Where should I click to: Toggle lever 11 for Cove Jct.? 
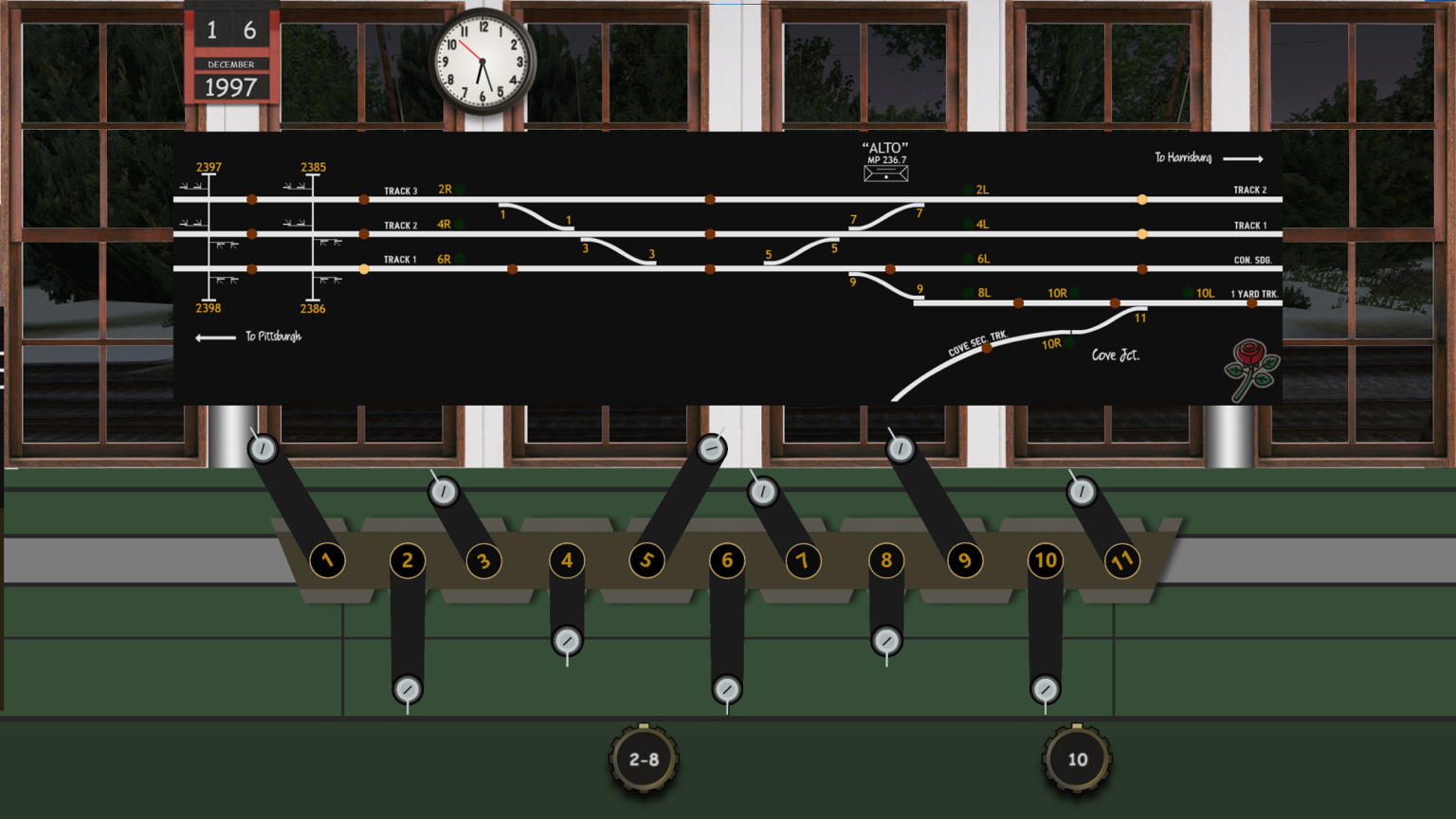pos(1122,560)
